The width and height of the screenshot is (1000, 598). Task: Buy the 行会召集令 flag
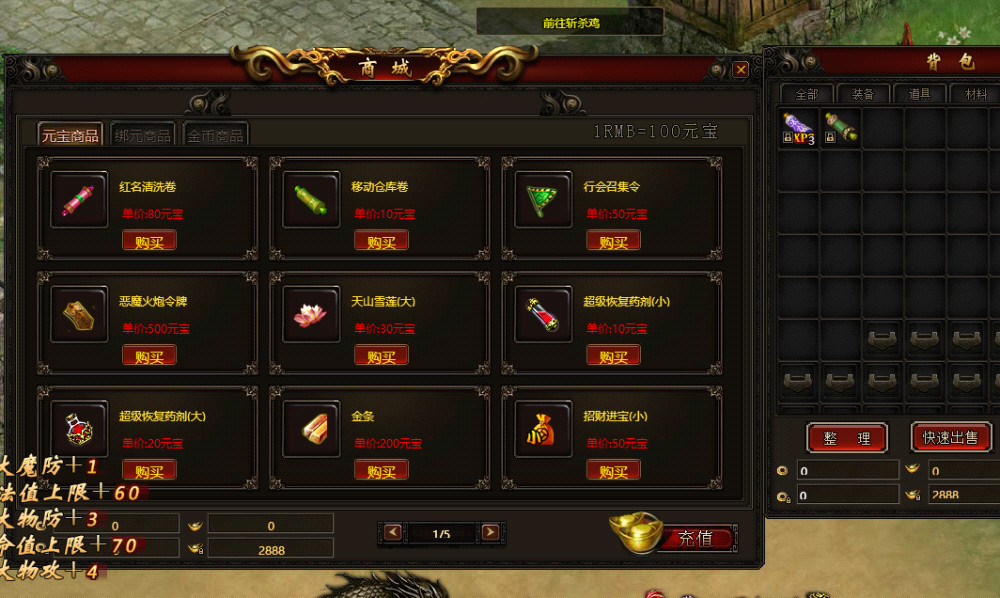tap(613, 241)
